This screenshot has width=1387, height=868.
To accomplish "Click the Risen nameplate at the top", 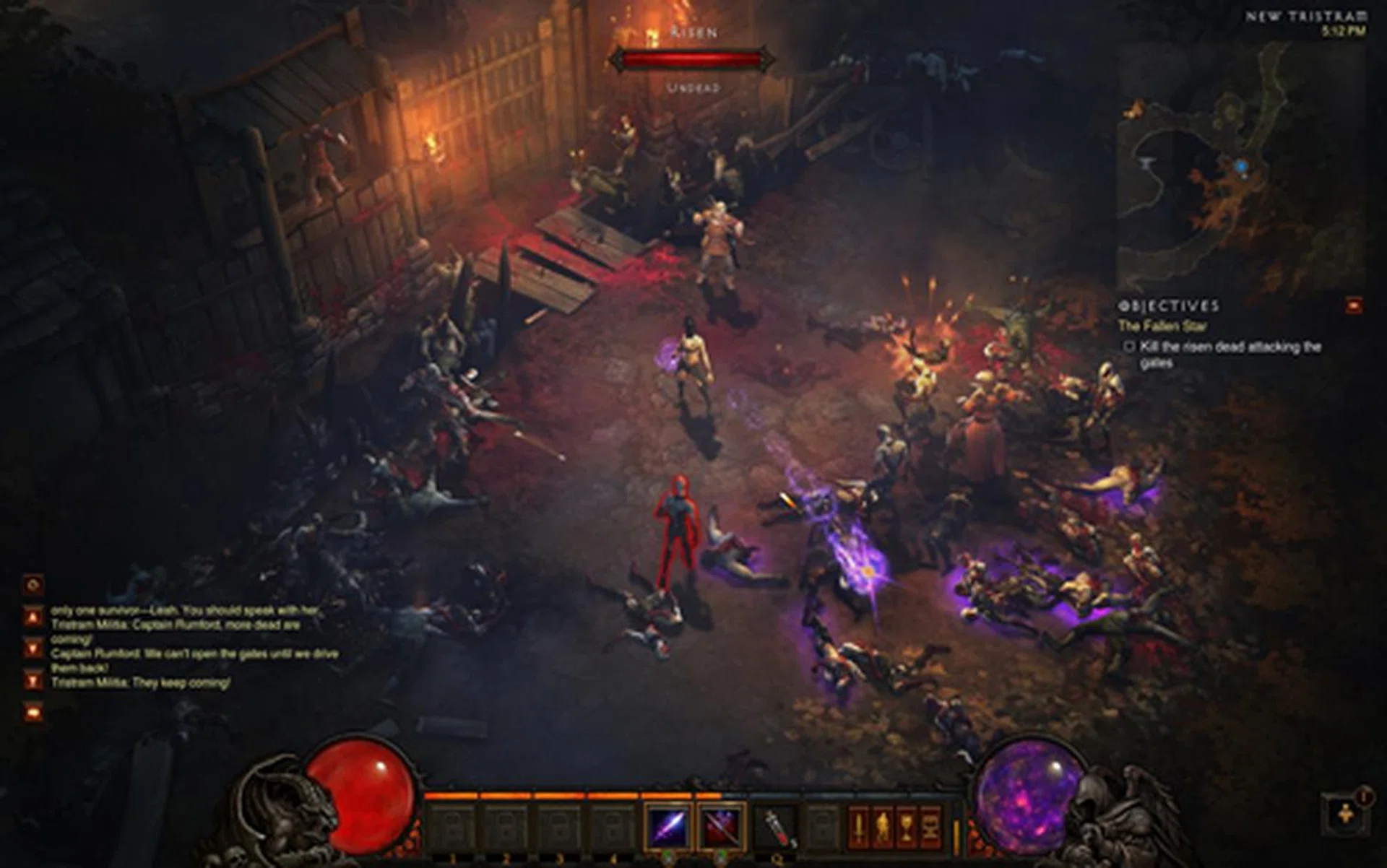I will pos(691,32).
